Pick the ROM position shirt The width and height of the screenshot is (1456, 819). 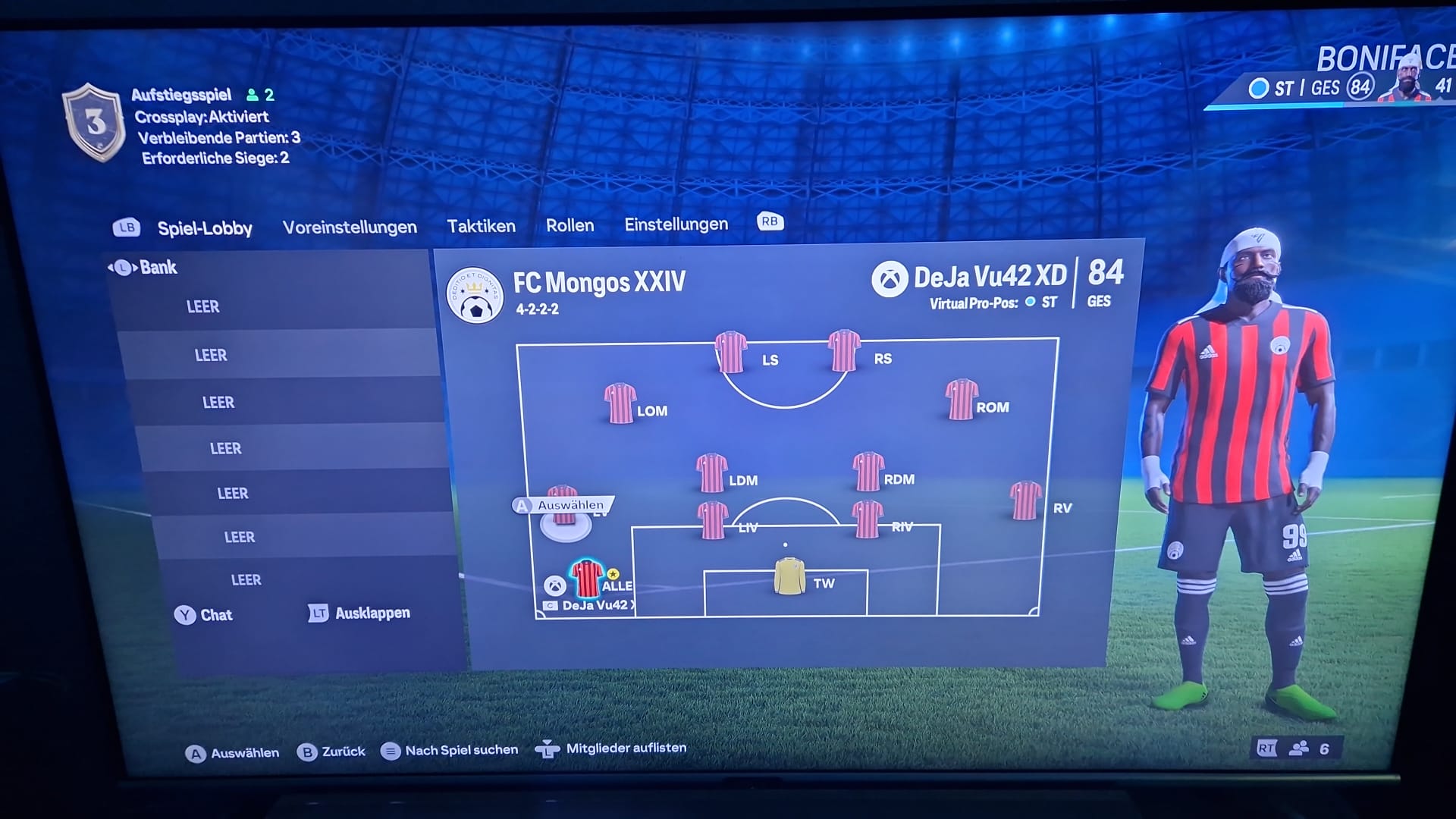[x=962, y=400]
